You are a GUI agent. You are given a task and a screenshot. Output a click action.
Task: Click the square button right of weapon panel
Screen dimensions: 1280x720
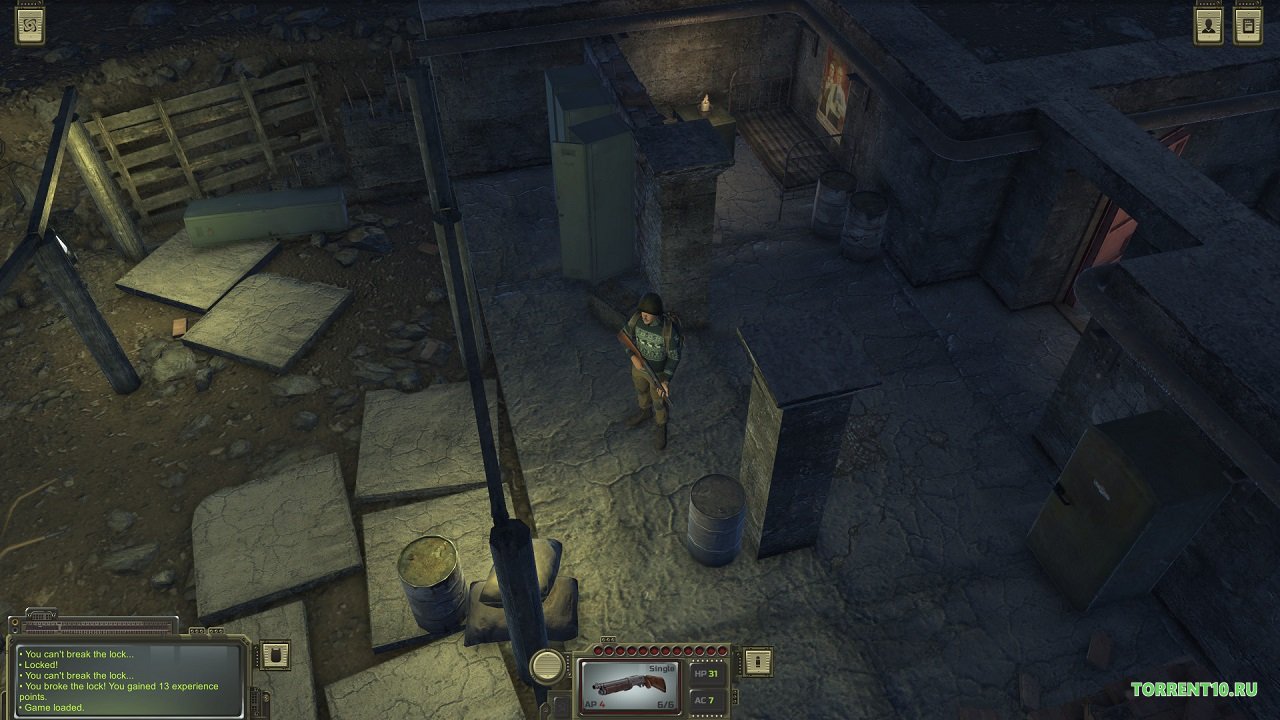click(756, 661)
